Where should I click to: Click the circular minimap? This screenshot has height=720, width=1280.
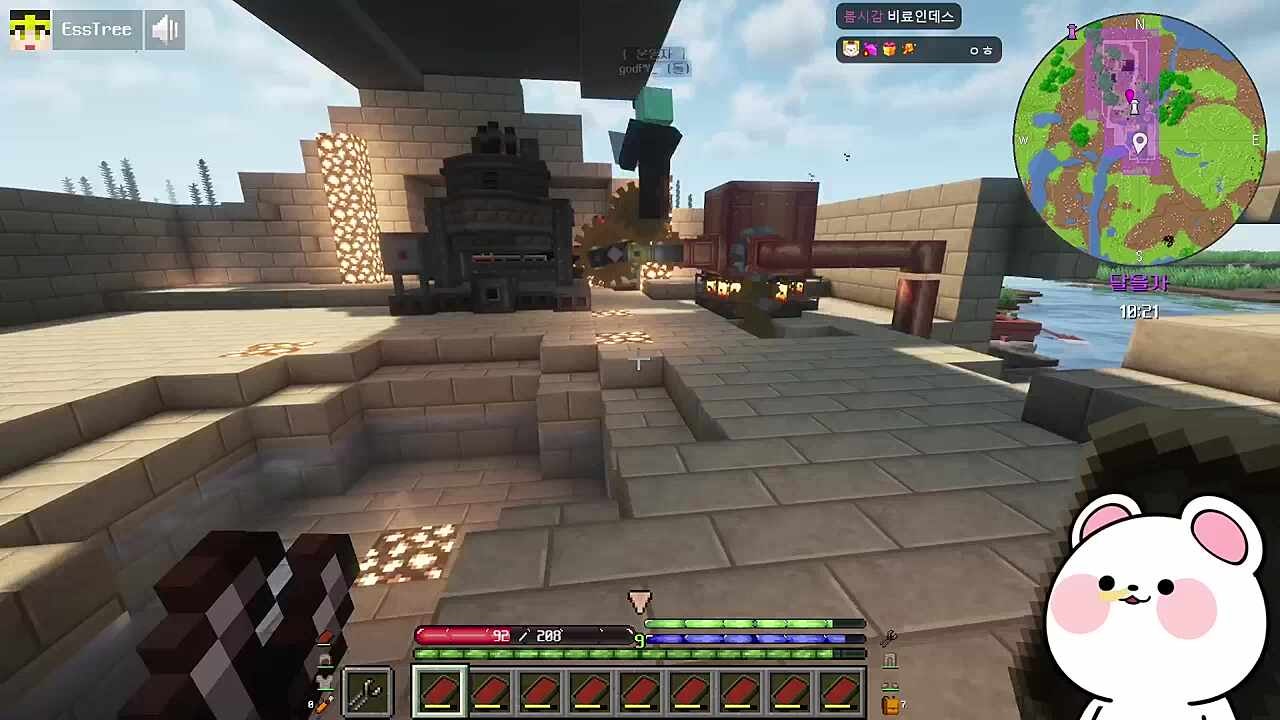point(1139,138)
